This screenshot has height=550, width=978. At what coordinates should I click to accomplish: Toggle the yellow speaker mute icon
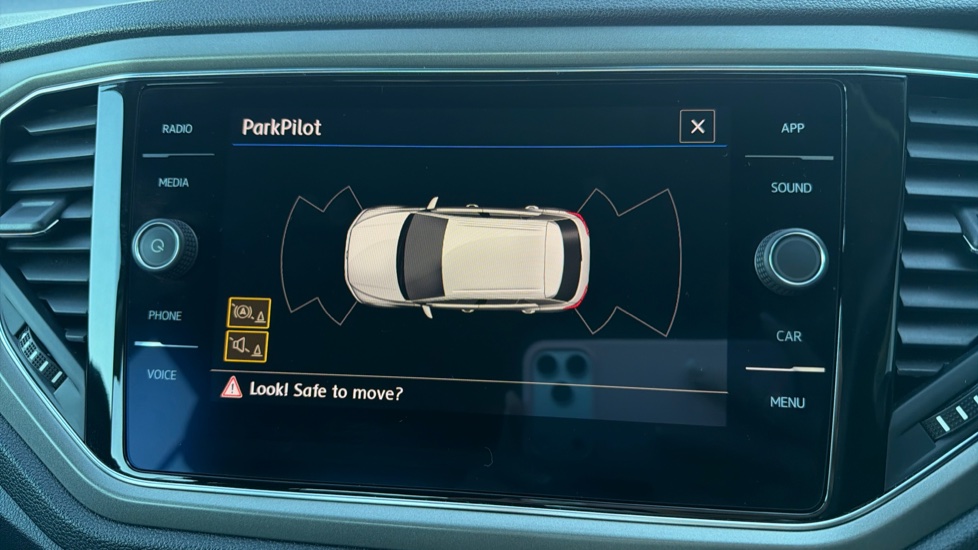click(x=246, y=346)
